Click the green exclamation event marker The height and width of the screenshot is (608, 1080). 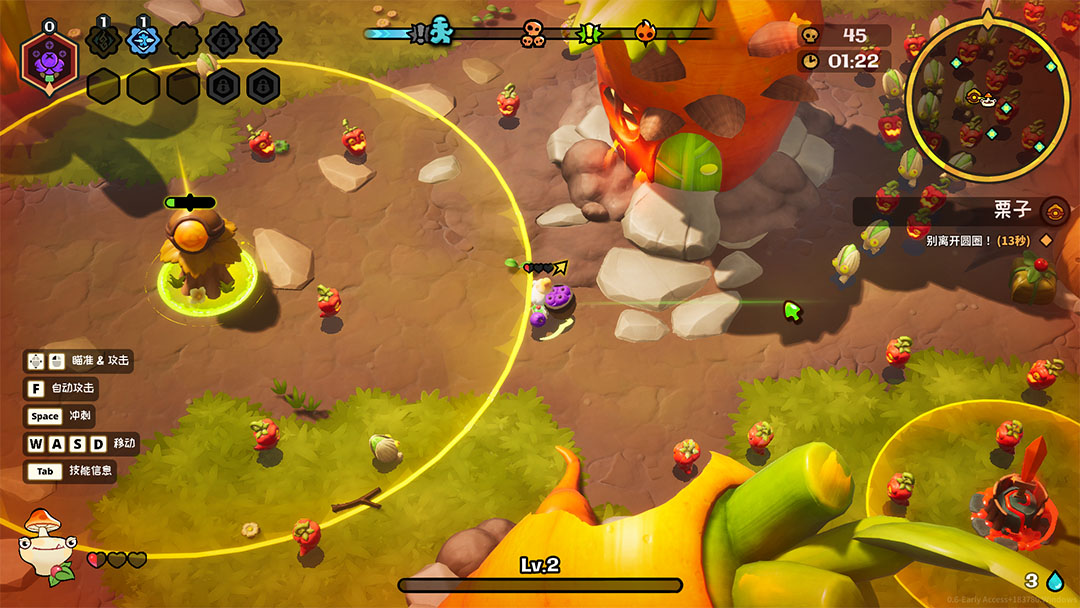(590, 34)
